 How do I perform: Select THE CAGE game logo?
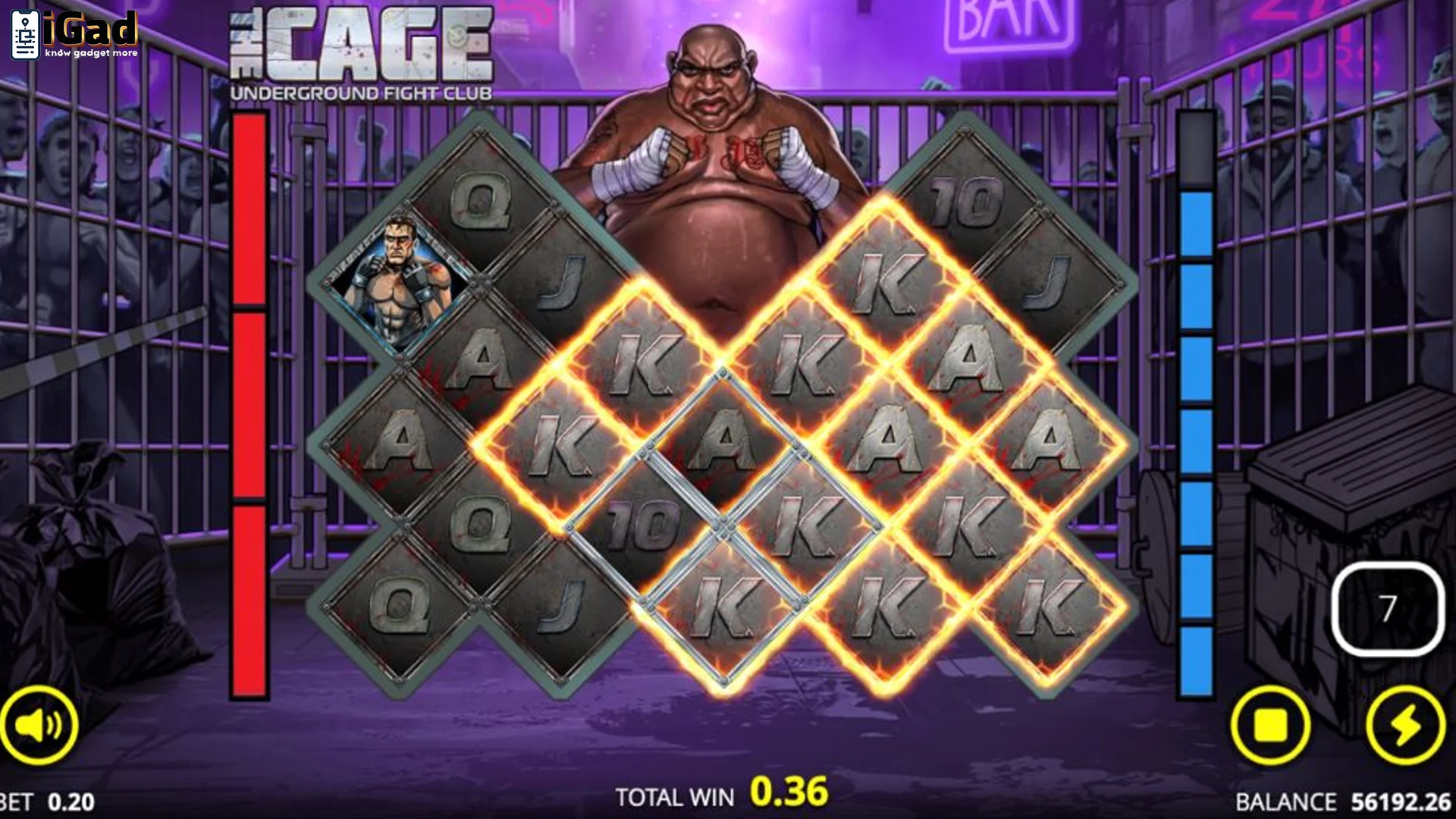coord(356,45)
